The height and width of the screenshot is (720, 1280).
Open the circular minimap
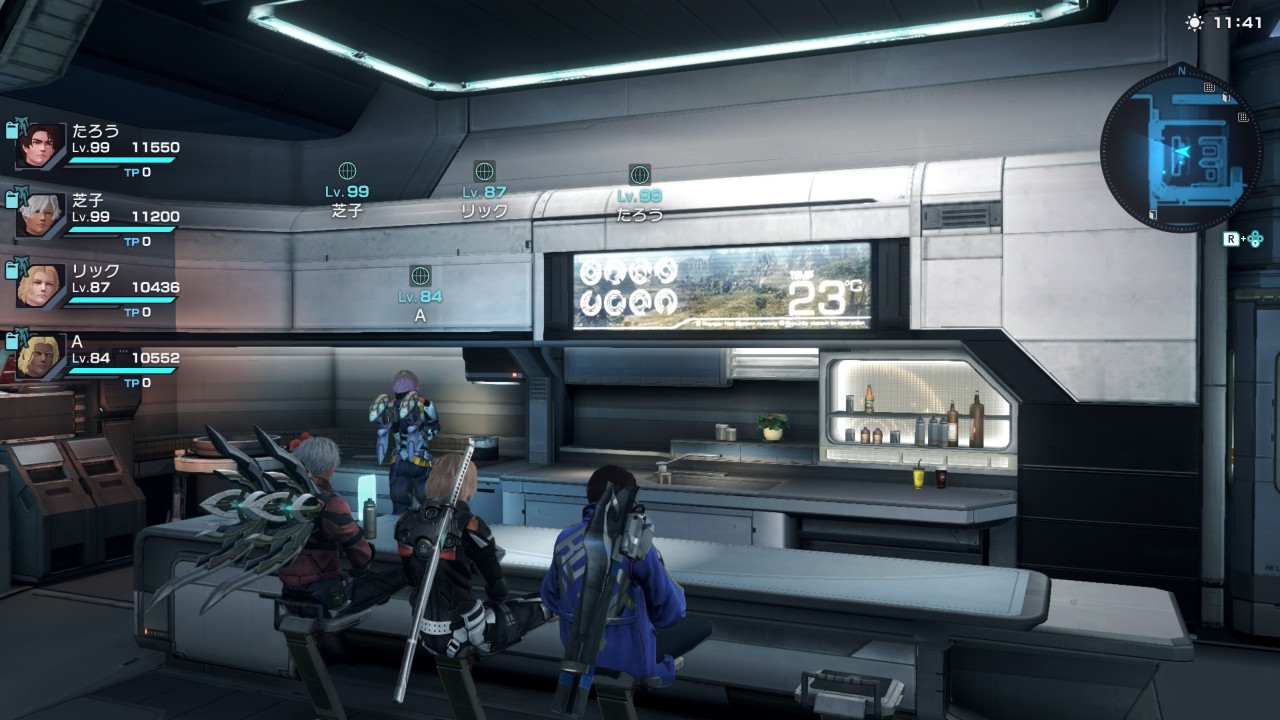coord(1181,150)
